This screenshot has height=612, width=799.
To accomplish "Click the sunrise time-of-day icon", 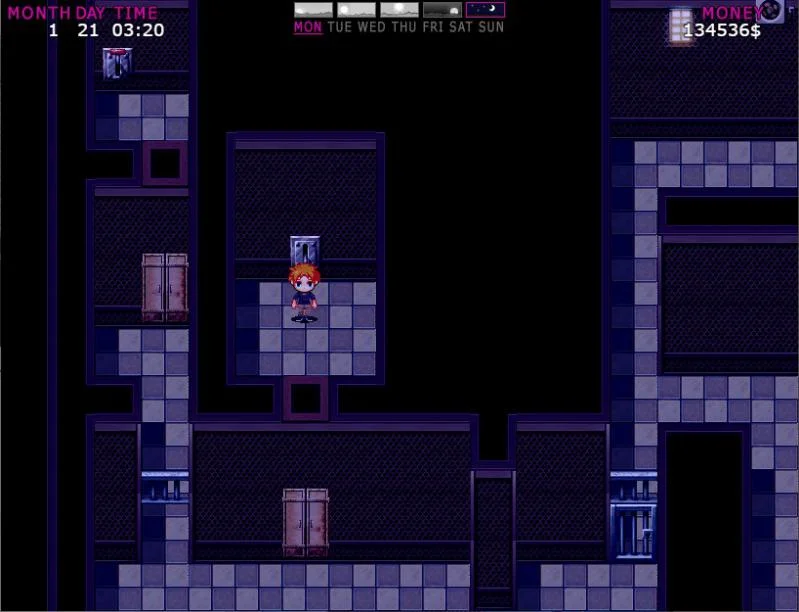I will tap(313, 10).
